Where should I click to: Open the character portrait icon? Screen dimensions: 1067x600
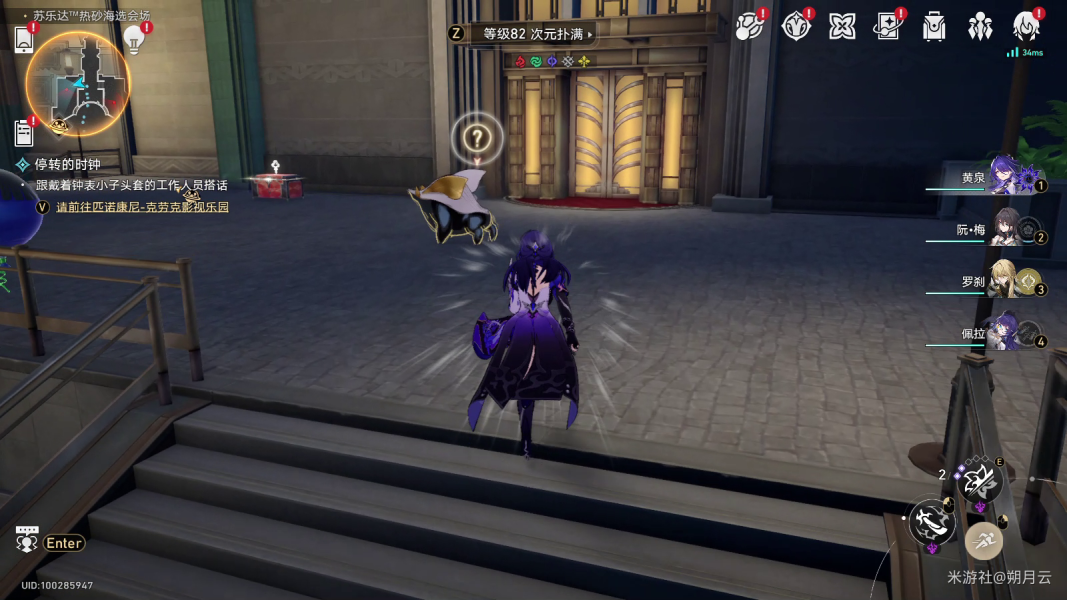1026,27
